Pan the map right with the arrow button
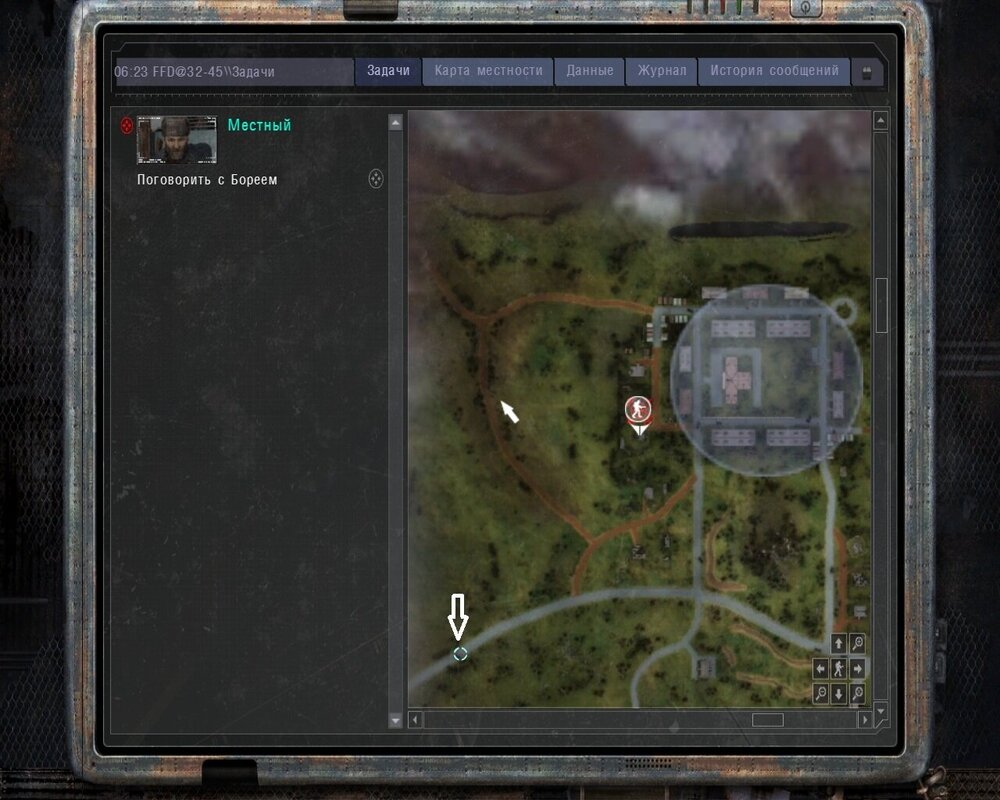The image size is (1000, 800). (x=857, y=668)
